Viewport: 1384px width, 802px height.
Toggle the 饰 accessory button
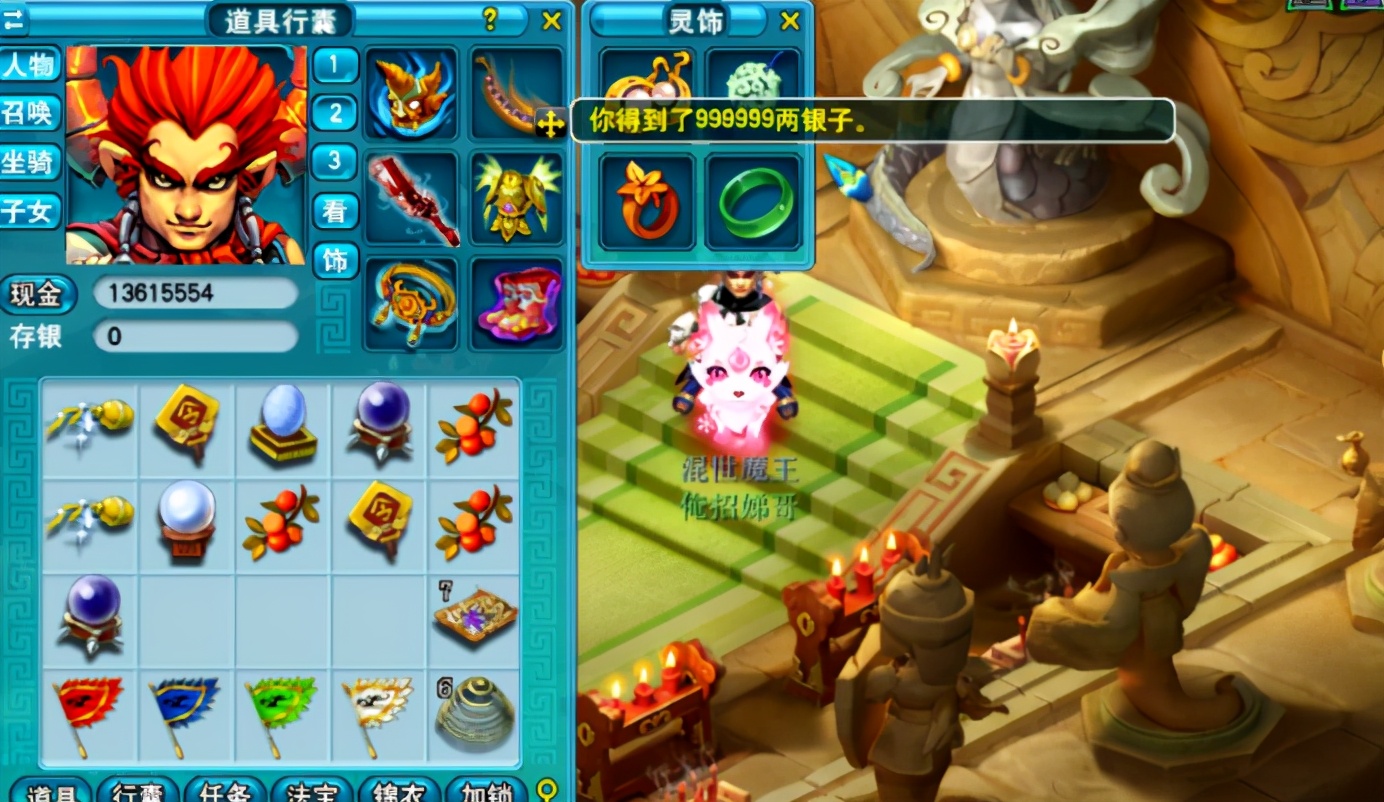click(335, 260)
